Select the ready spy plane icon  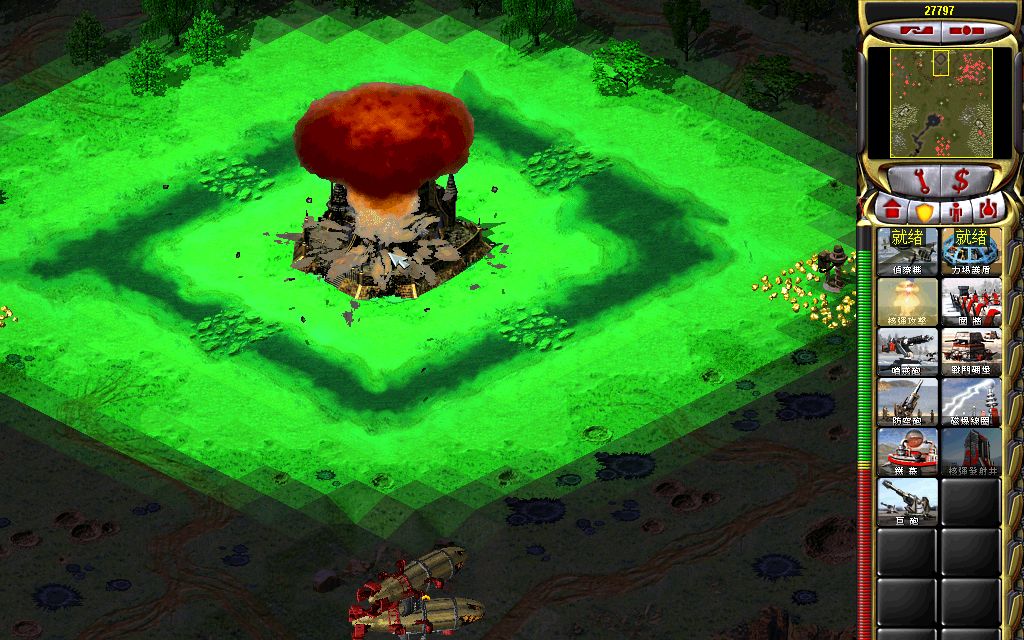tap(908, 252)
